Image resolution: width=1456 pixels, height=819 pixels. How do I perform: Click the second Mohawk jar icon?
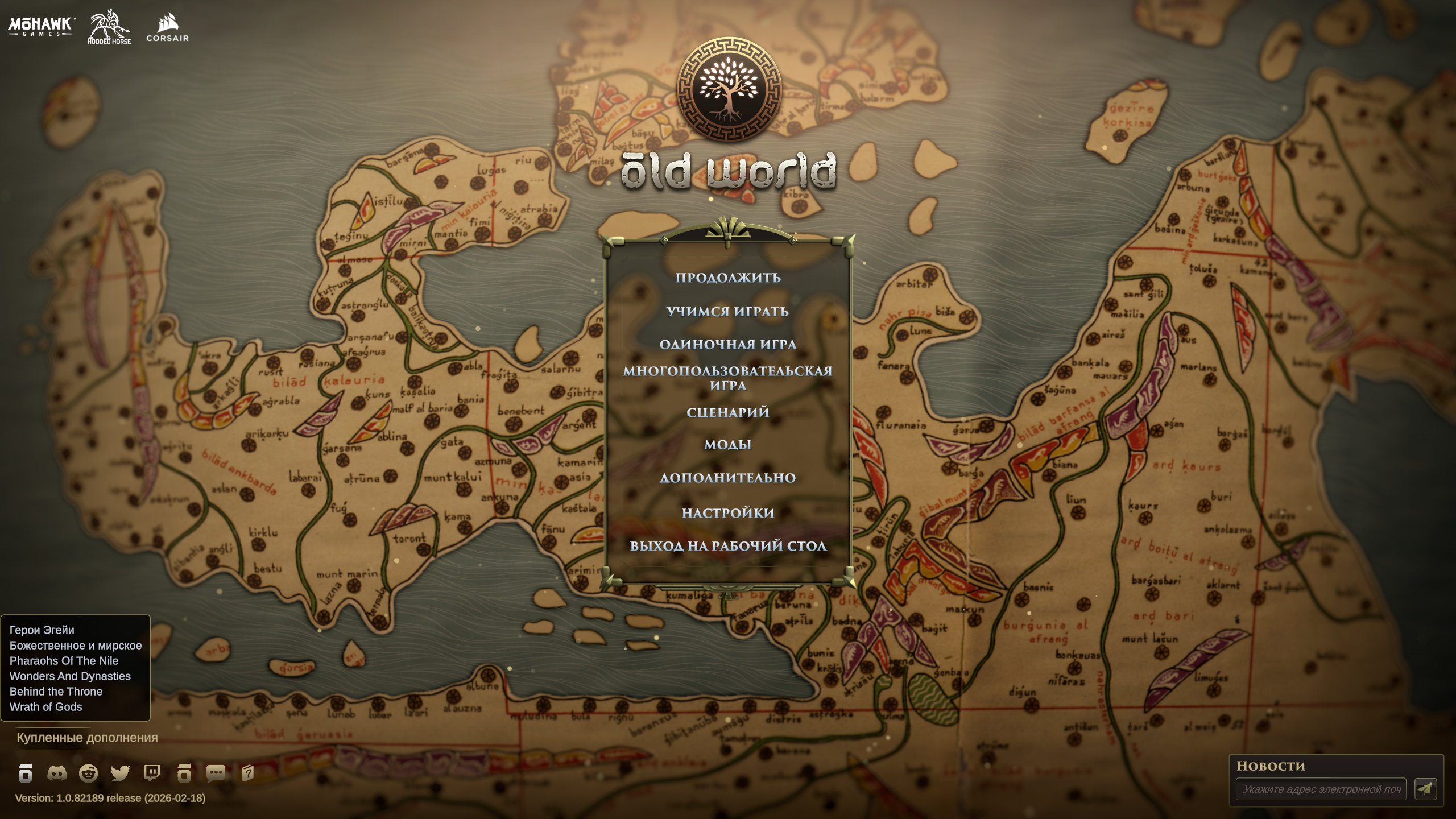pos(184,773)
